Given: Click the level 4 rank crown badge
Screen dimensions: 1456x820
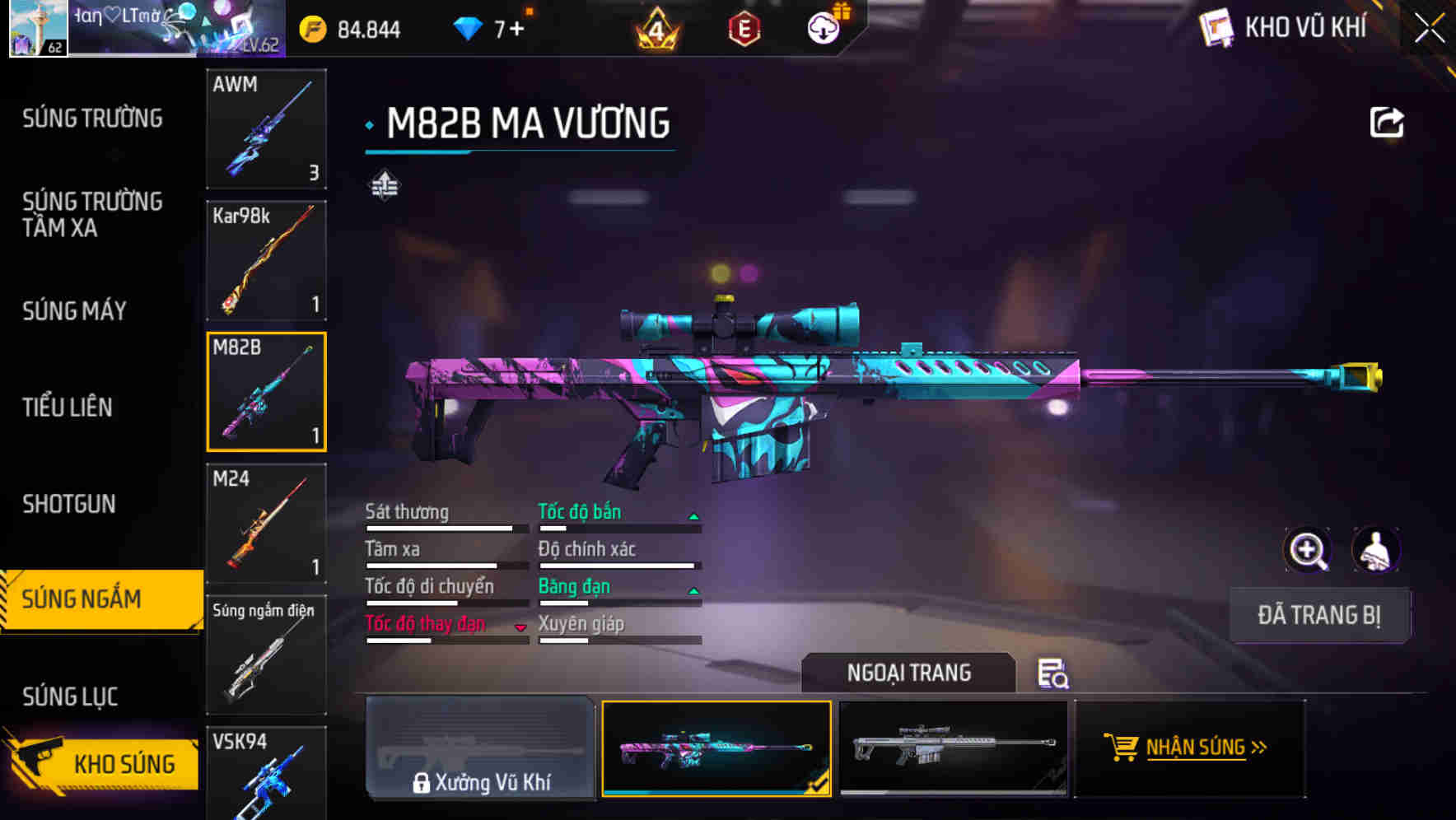Looking at the screenshot, I should click(655, 27).
